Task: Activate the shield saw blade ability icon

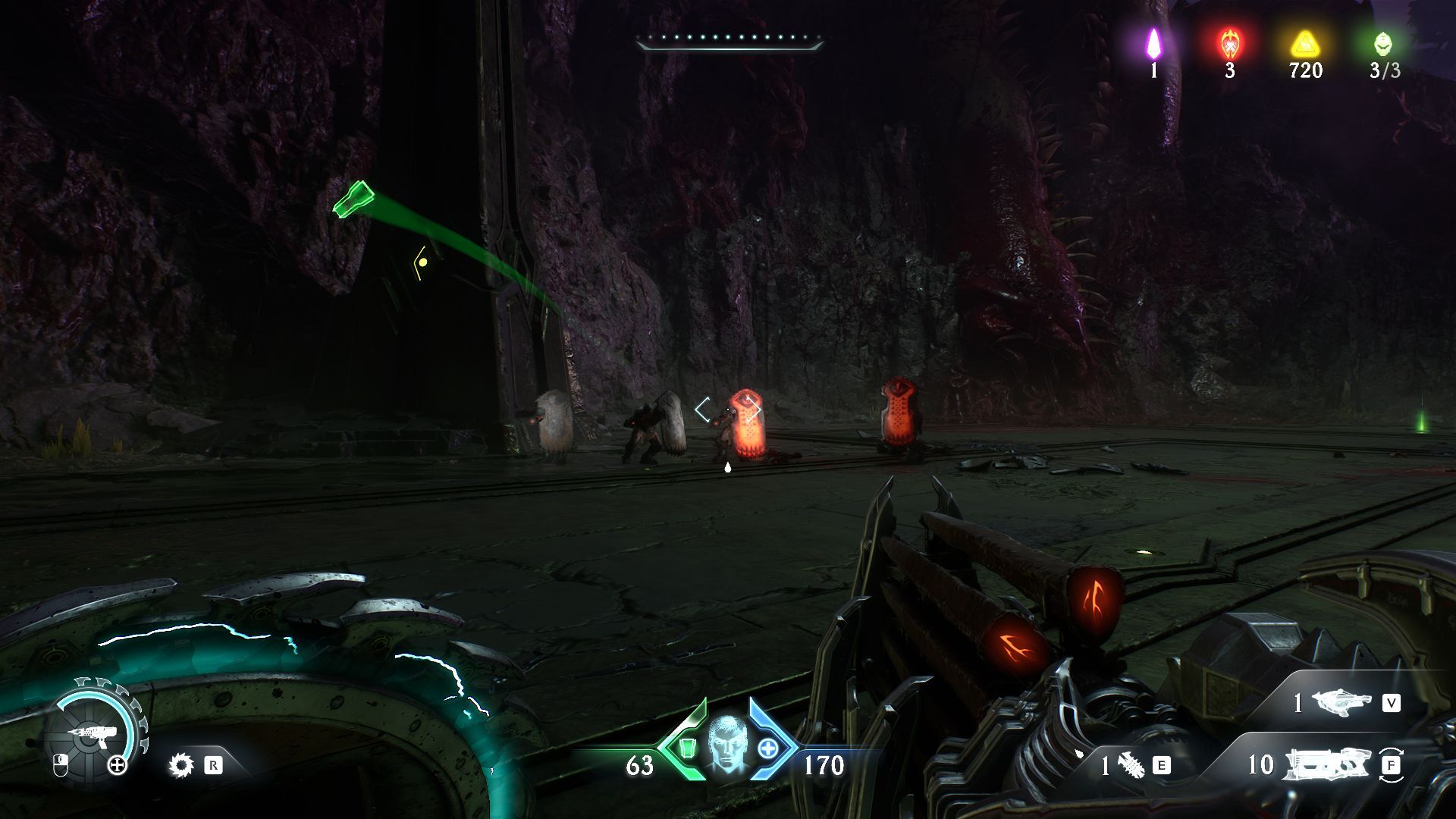Action: [181, 765]
